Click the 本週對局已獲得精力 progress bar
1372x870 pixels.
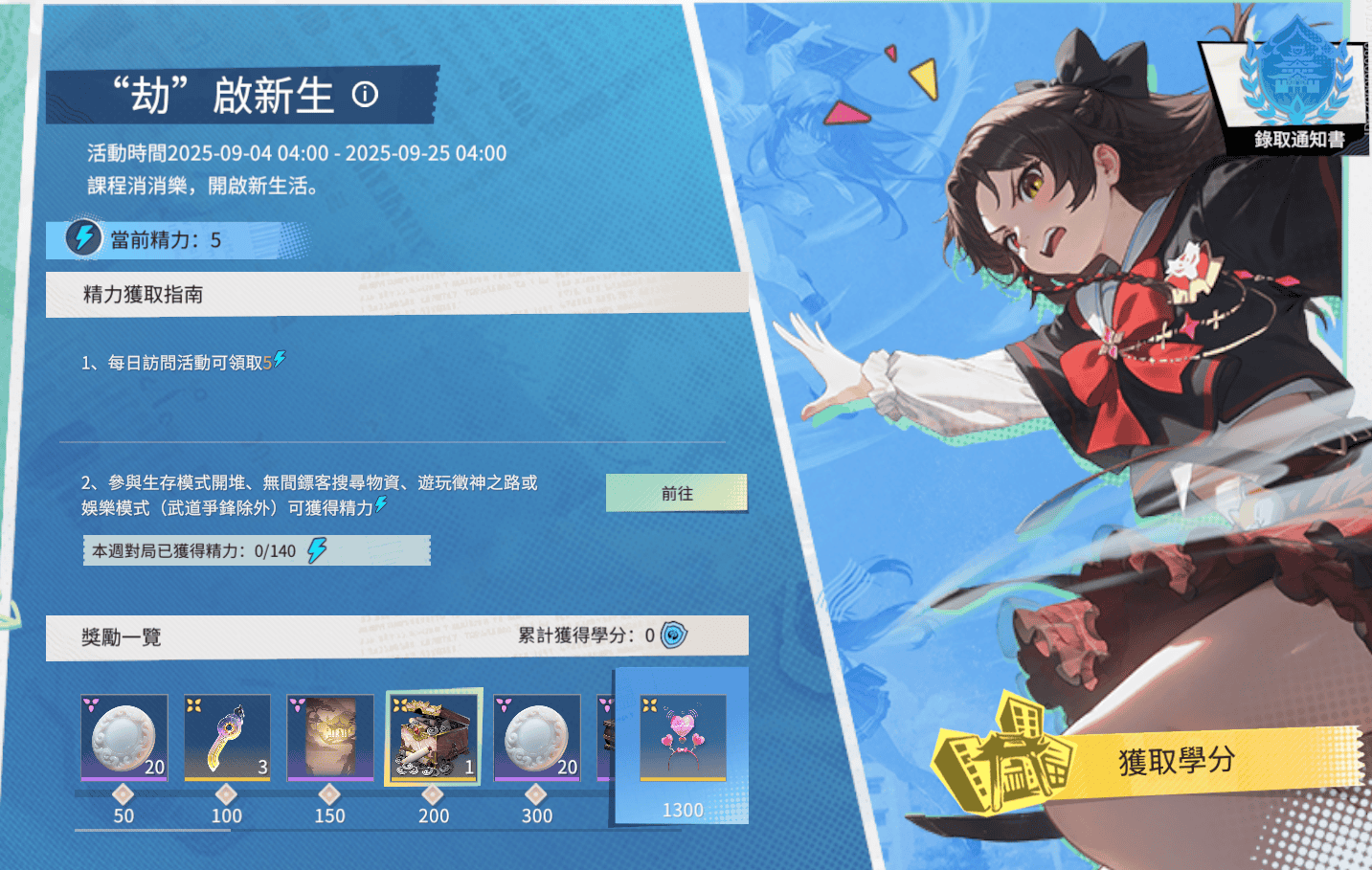[257, 550]
